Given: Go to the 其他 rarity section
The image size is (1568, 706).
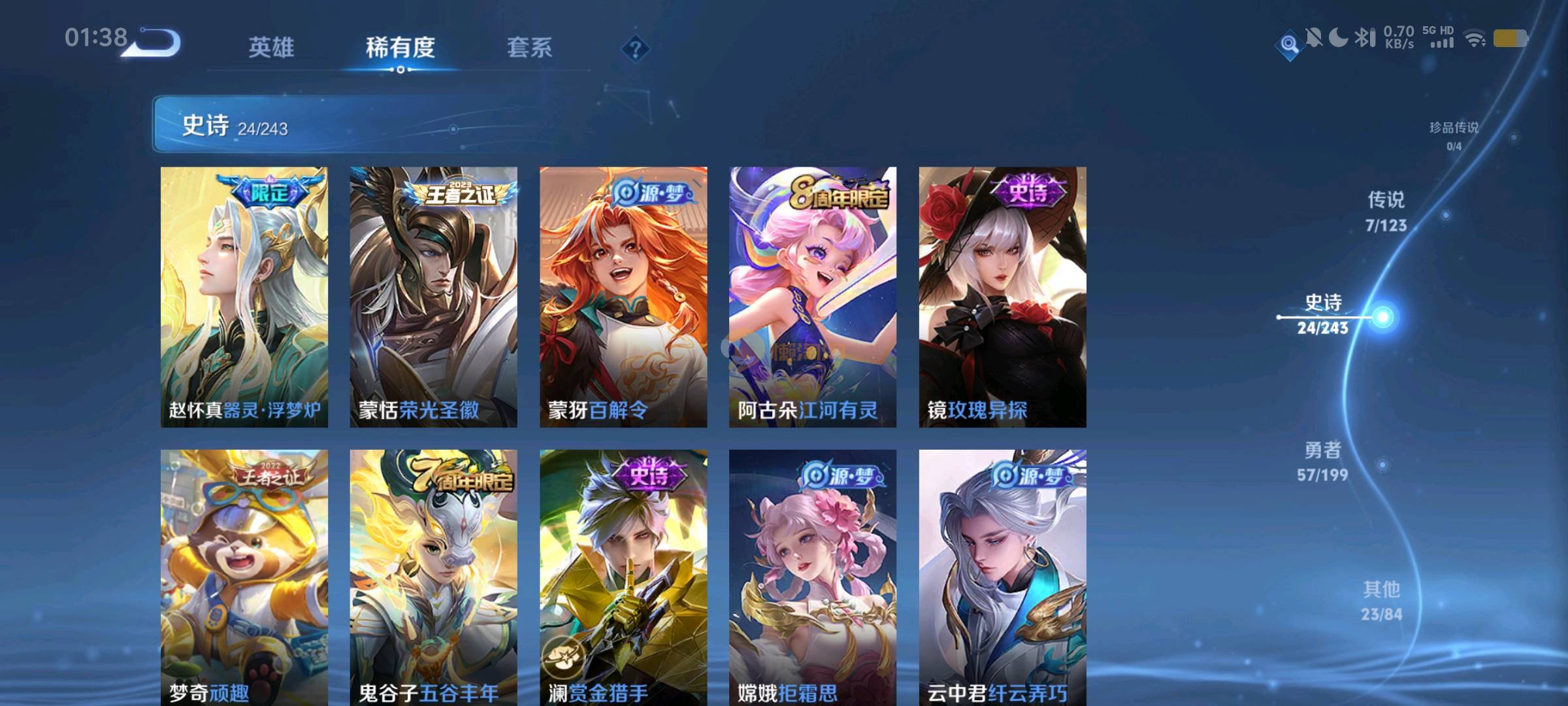Looking at the screenshot, I should [x=1381, y=601].
